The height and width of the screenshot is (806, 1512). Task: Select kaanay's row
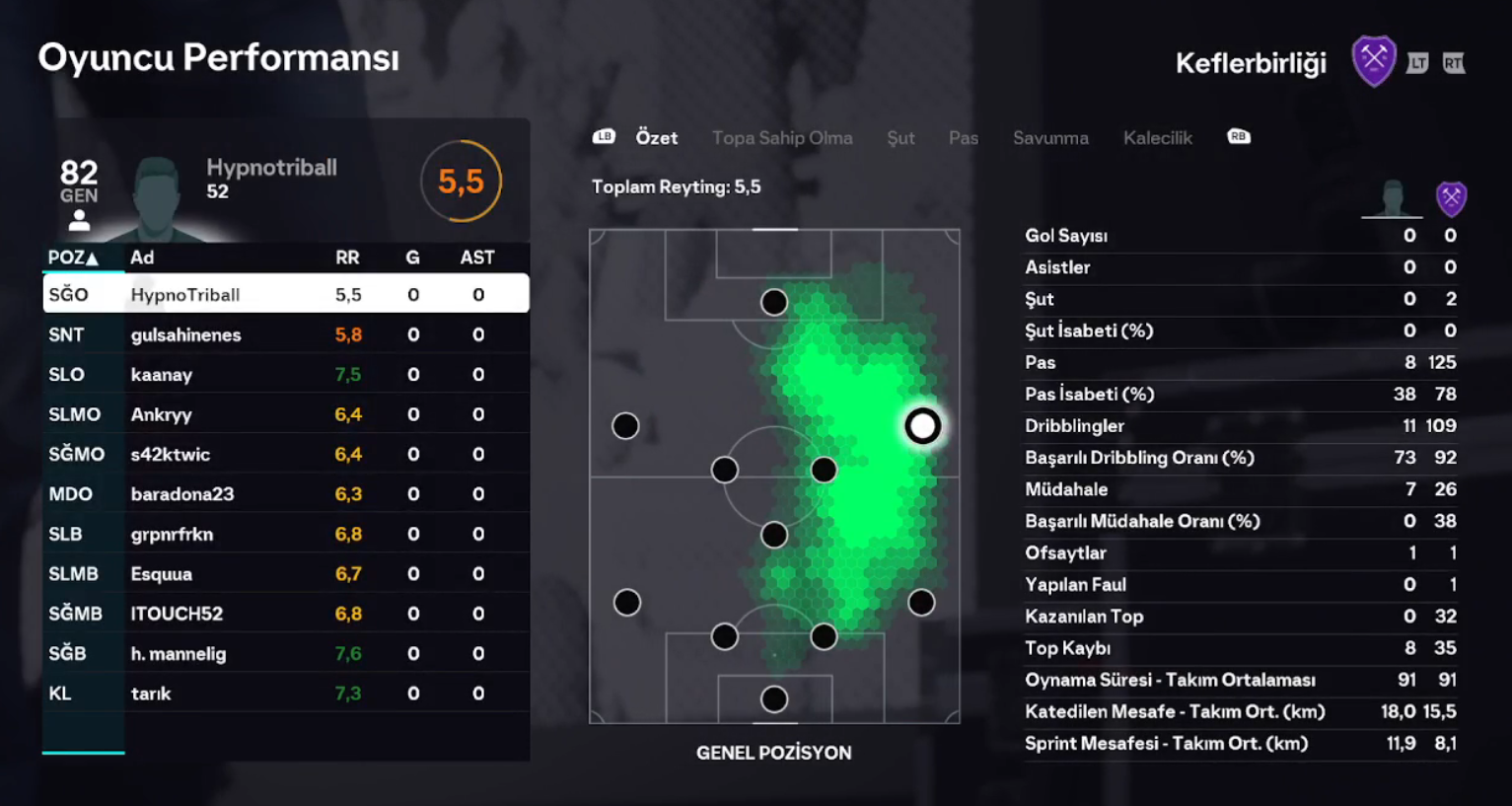[x=286, y=375]
